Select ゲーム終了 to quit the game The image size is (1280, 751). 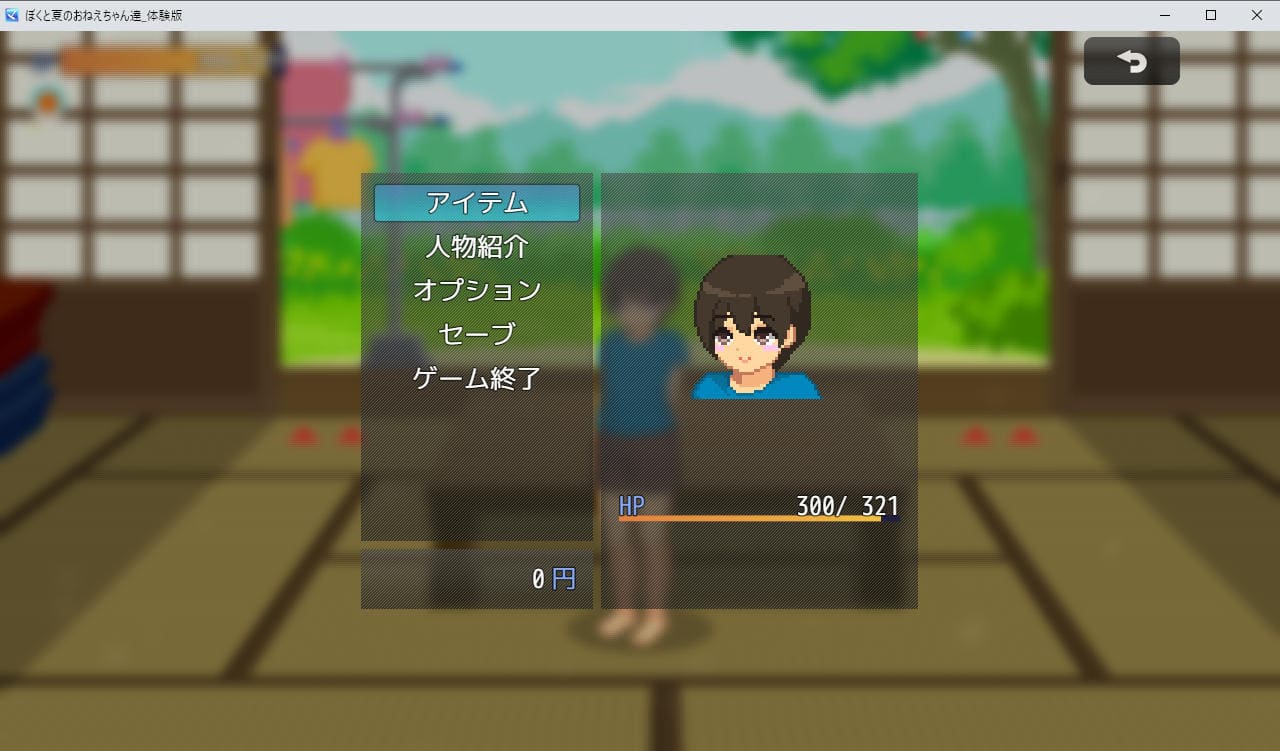click(477, 378)
